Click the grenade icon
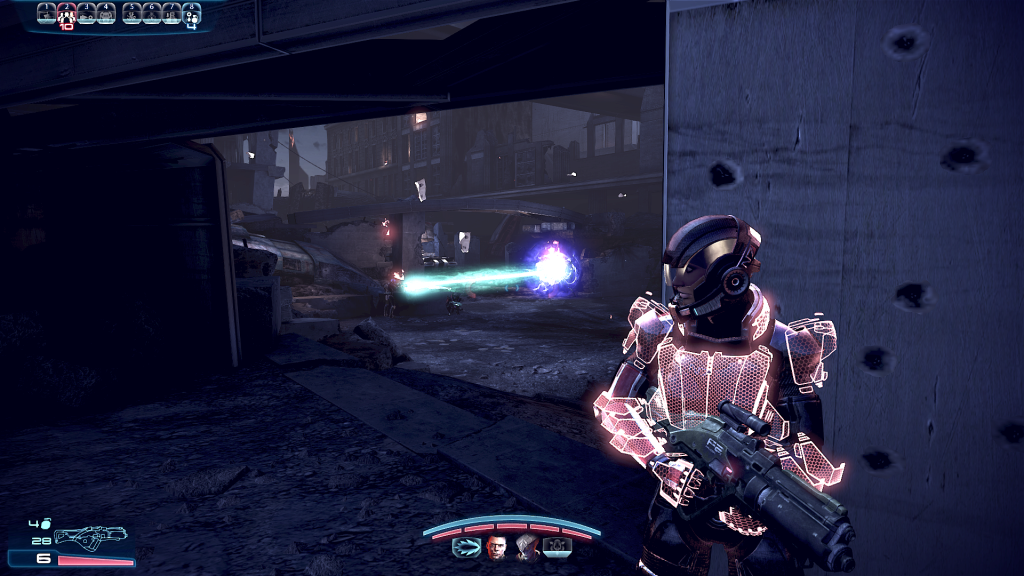 (44, 522)
